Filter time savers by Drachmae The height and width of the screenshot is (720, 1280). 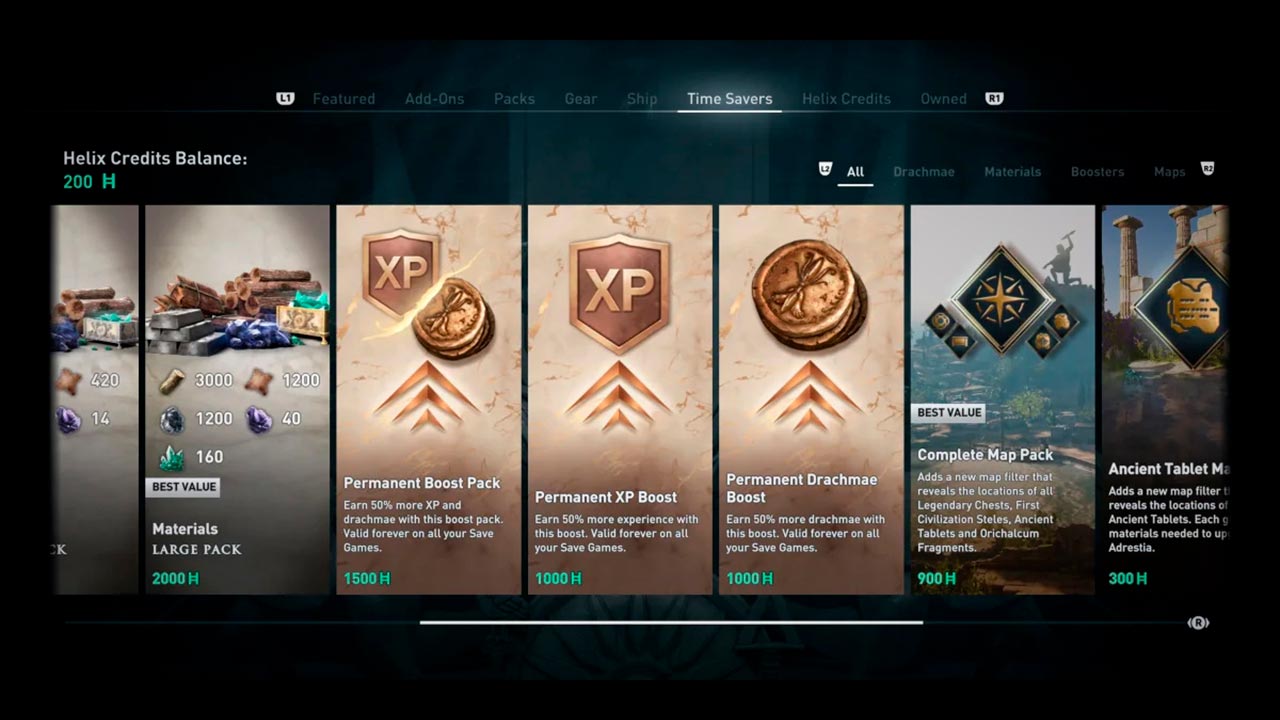(x=923, y=172)
